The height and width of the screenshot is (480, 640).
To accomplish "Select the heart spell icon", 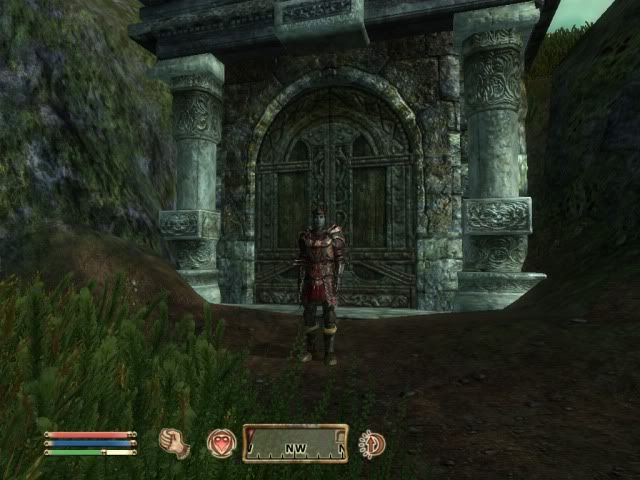I will click(x=221, y=443).
